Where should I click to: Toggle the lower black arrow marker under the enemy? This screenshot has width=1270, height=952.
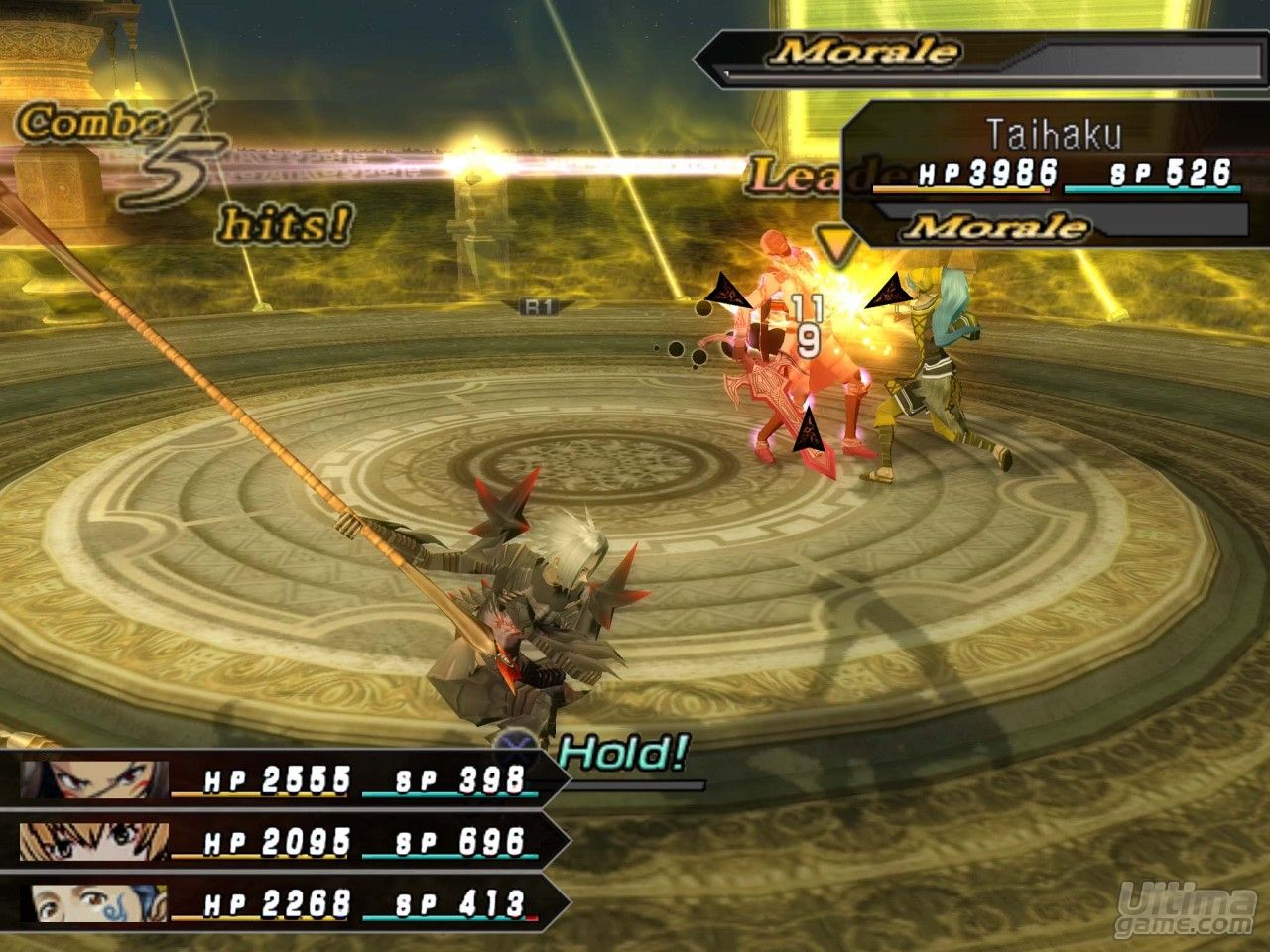(812, 431)
